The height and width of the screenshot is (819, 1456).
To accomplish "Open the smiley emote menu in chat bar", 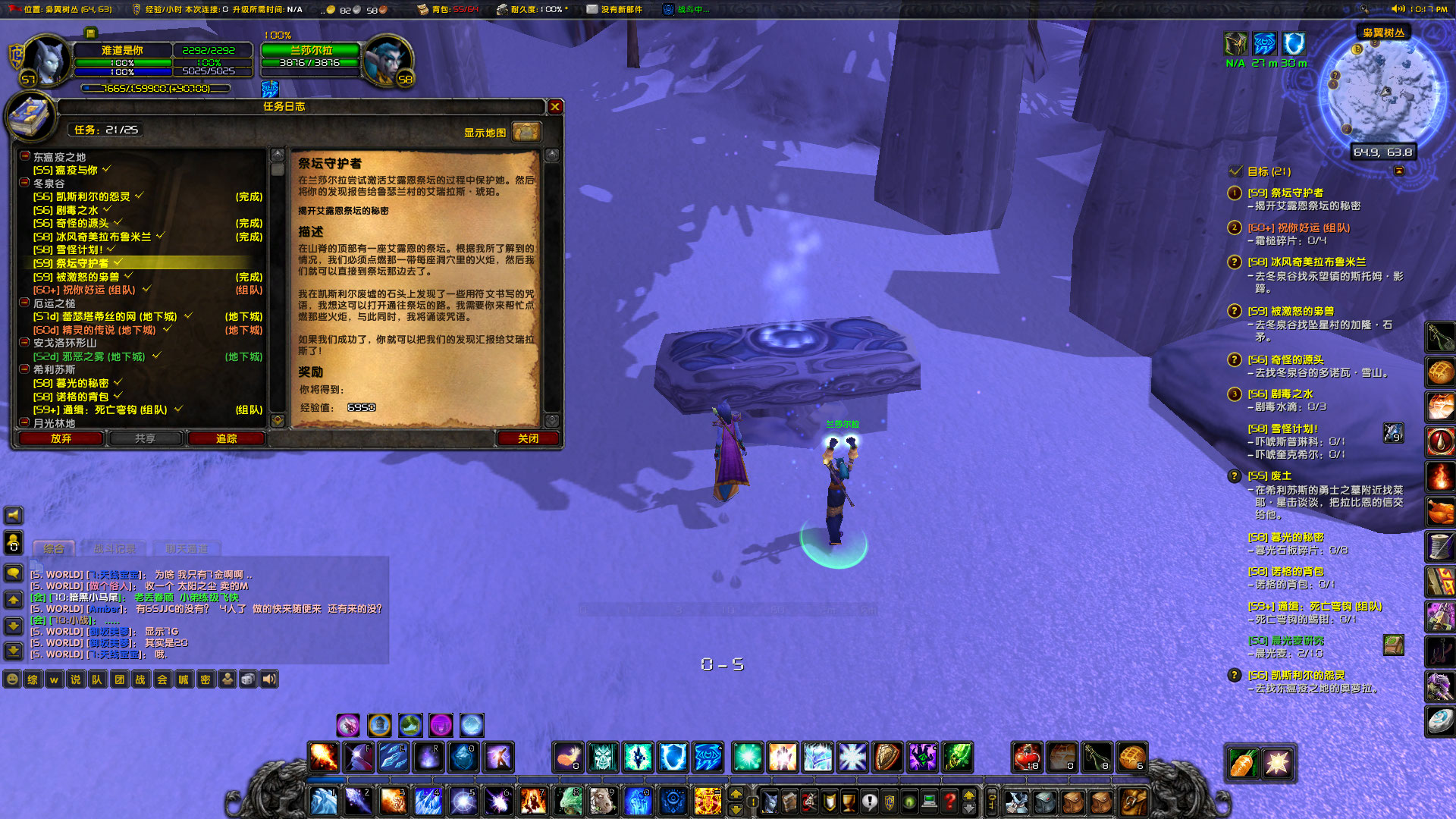I will coord(12,680).
